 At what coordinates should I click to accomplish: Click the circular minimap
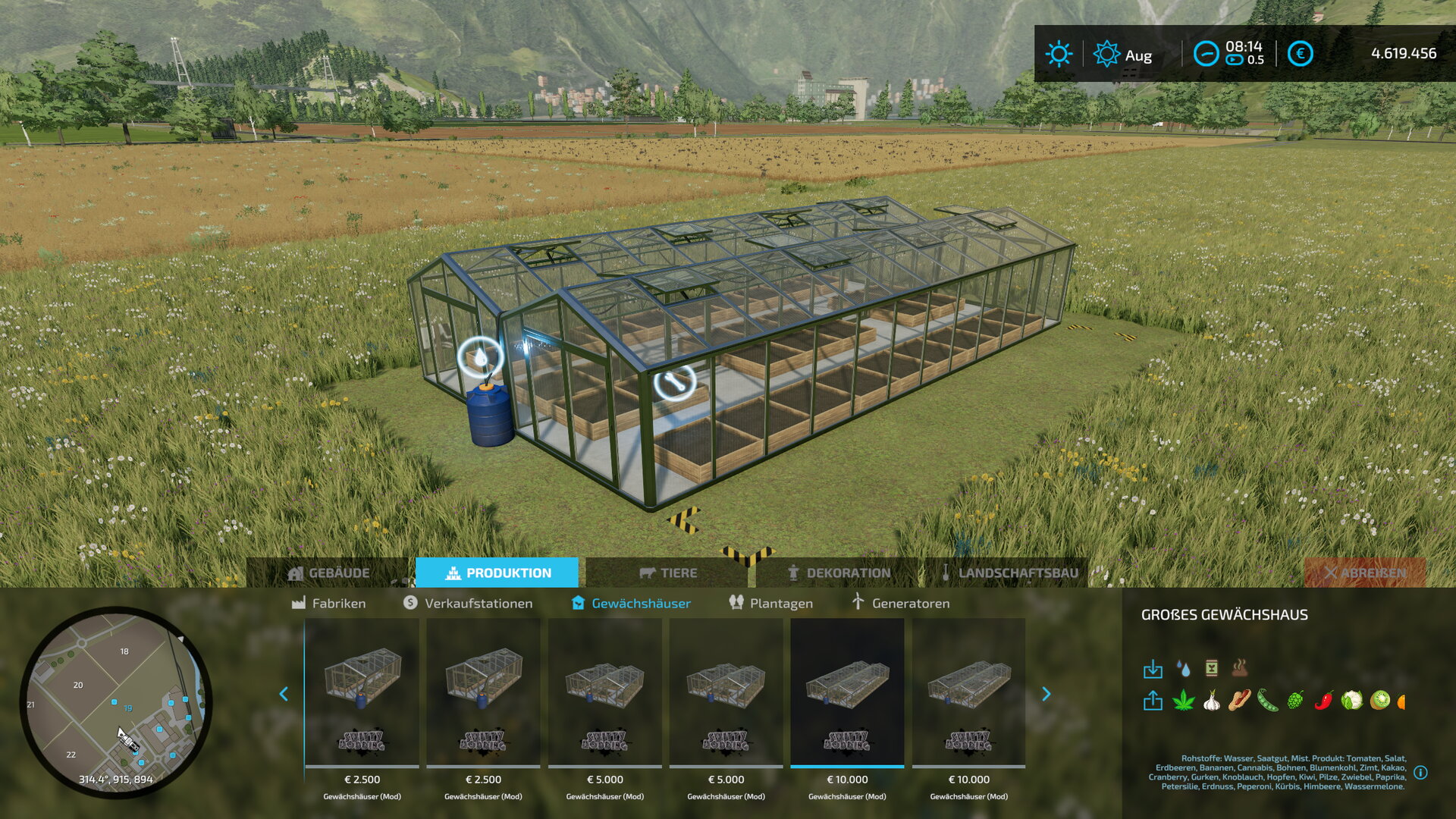pos(116,701)
